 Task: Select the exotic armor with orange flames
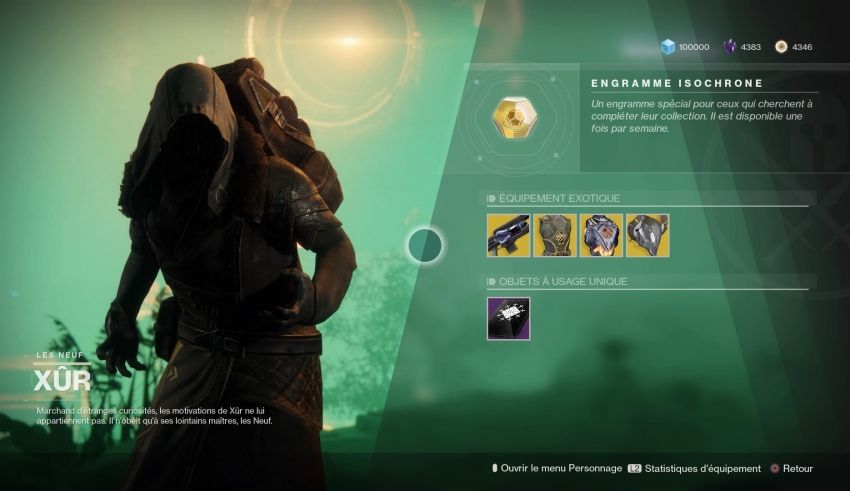(x=601, y=235)
